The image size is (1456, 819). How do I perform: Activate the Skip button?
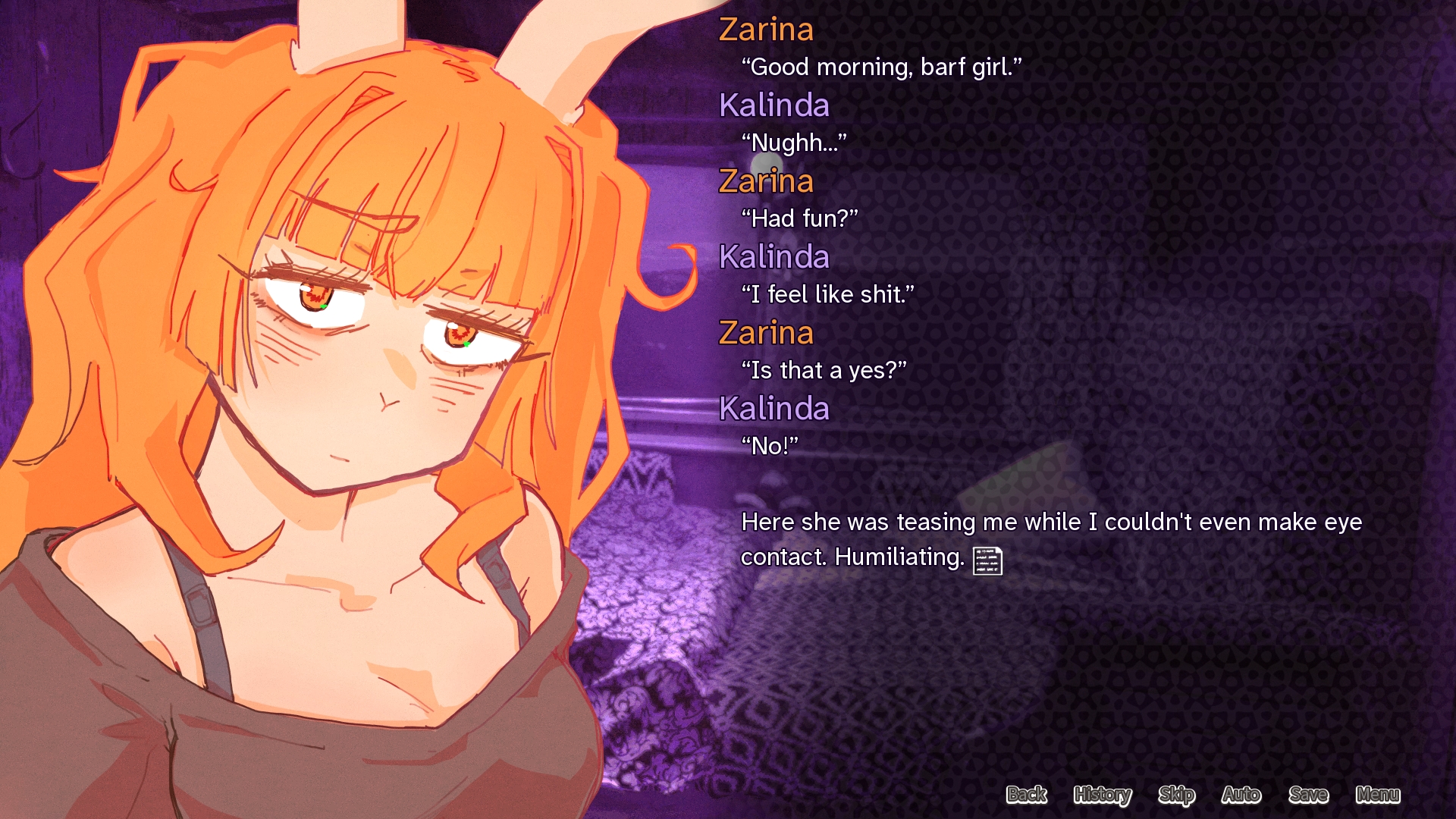pyautogui.click(x=1176, y=795)
